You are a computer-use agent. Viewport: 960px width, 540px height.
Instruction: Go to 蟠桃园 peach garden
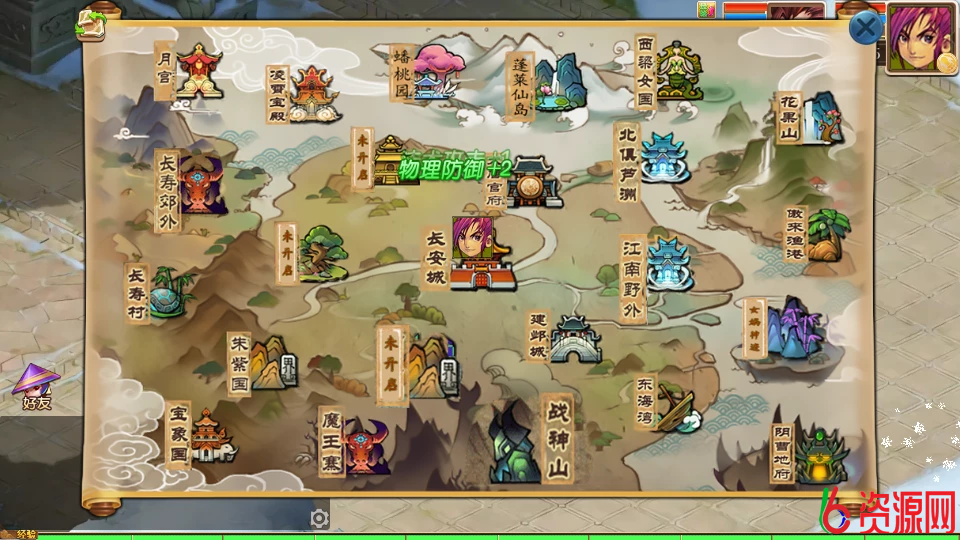[x=437, y=73]
